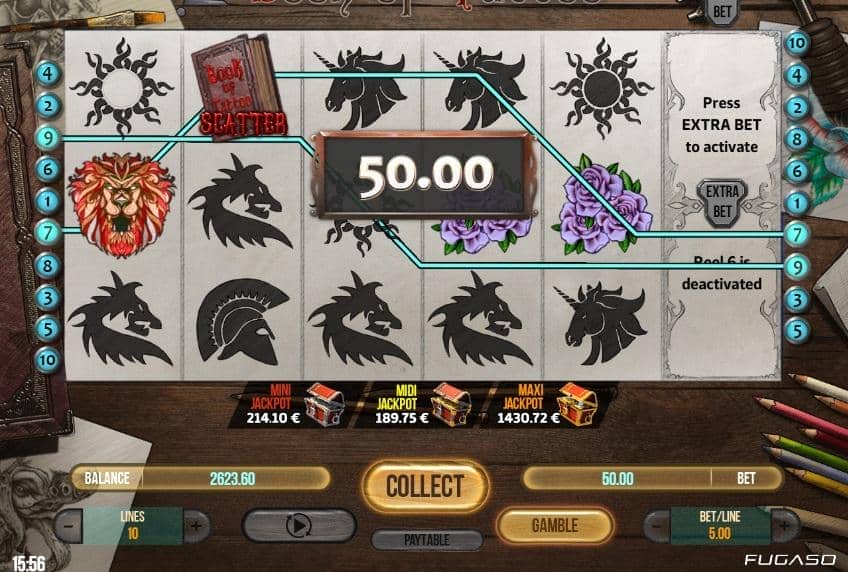848x572 pixels.
Task: Raise the bet per line
Action: (783, 524)
